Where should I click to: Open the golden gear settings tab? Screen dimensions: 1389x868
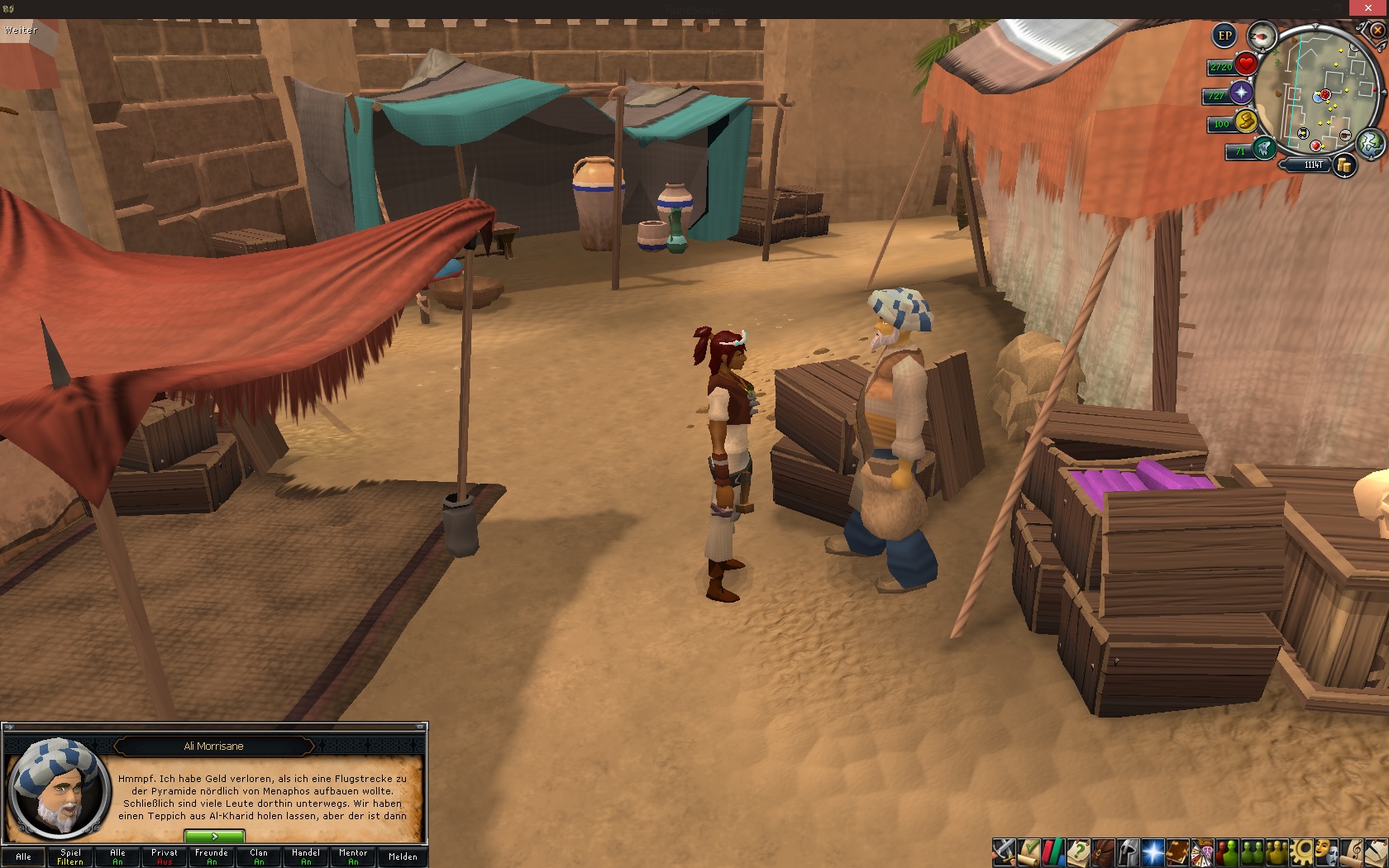[1303, 851]
